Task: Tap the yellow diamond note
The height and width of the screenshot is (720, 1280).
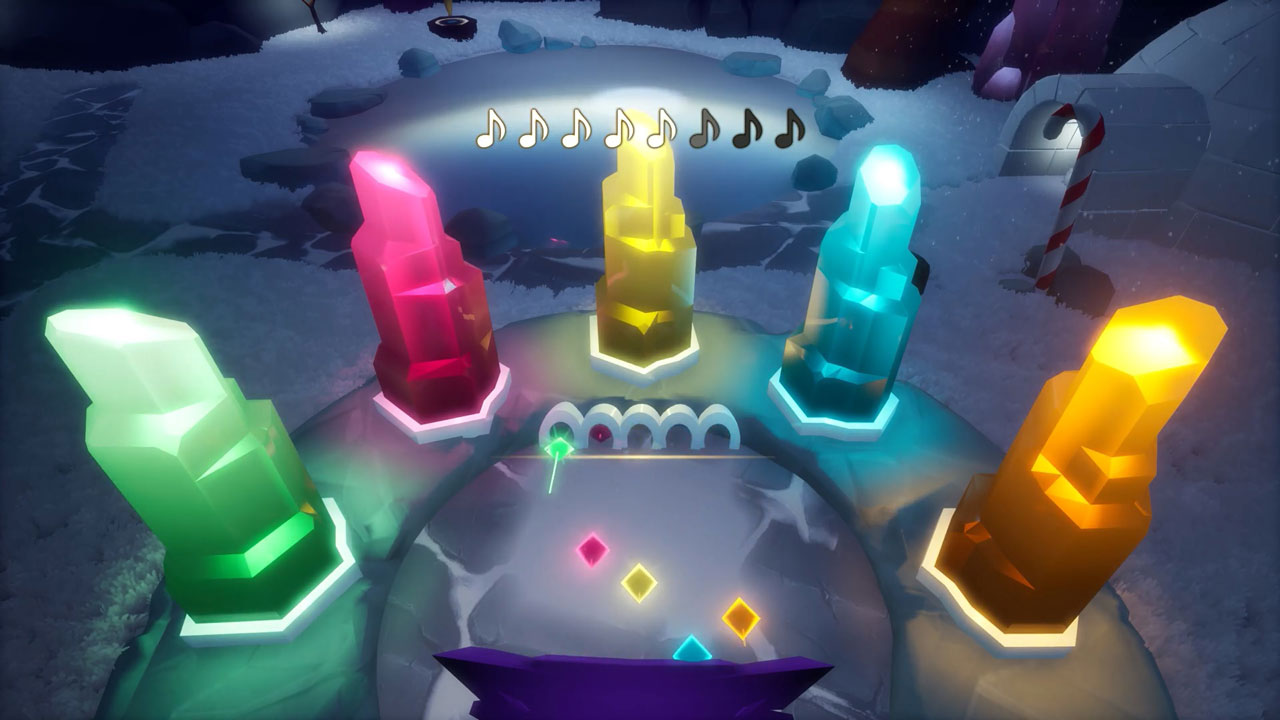Action: (638, 582)
